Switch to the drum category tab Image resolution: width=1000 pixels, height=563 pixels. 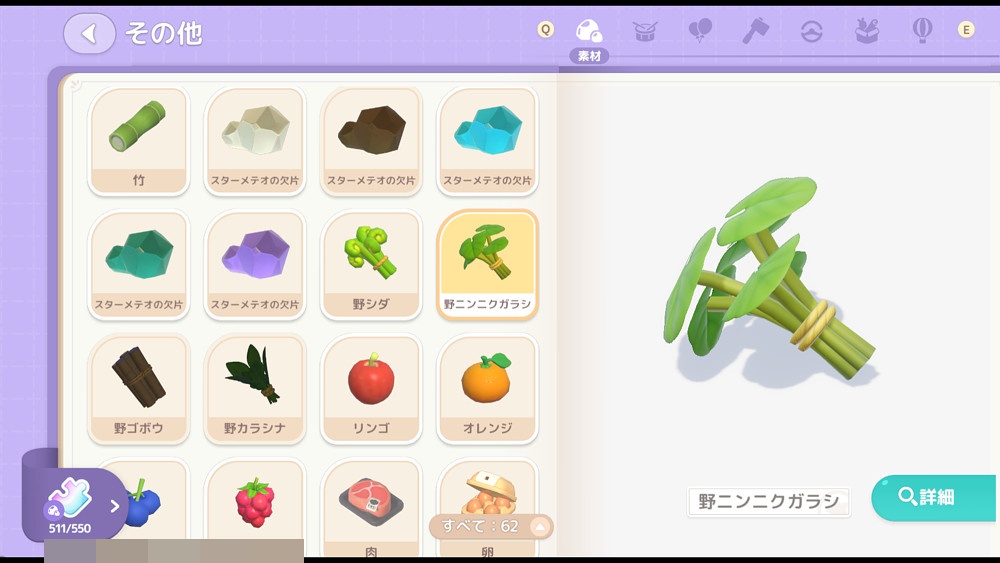[x=645, y=30]
